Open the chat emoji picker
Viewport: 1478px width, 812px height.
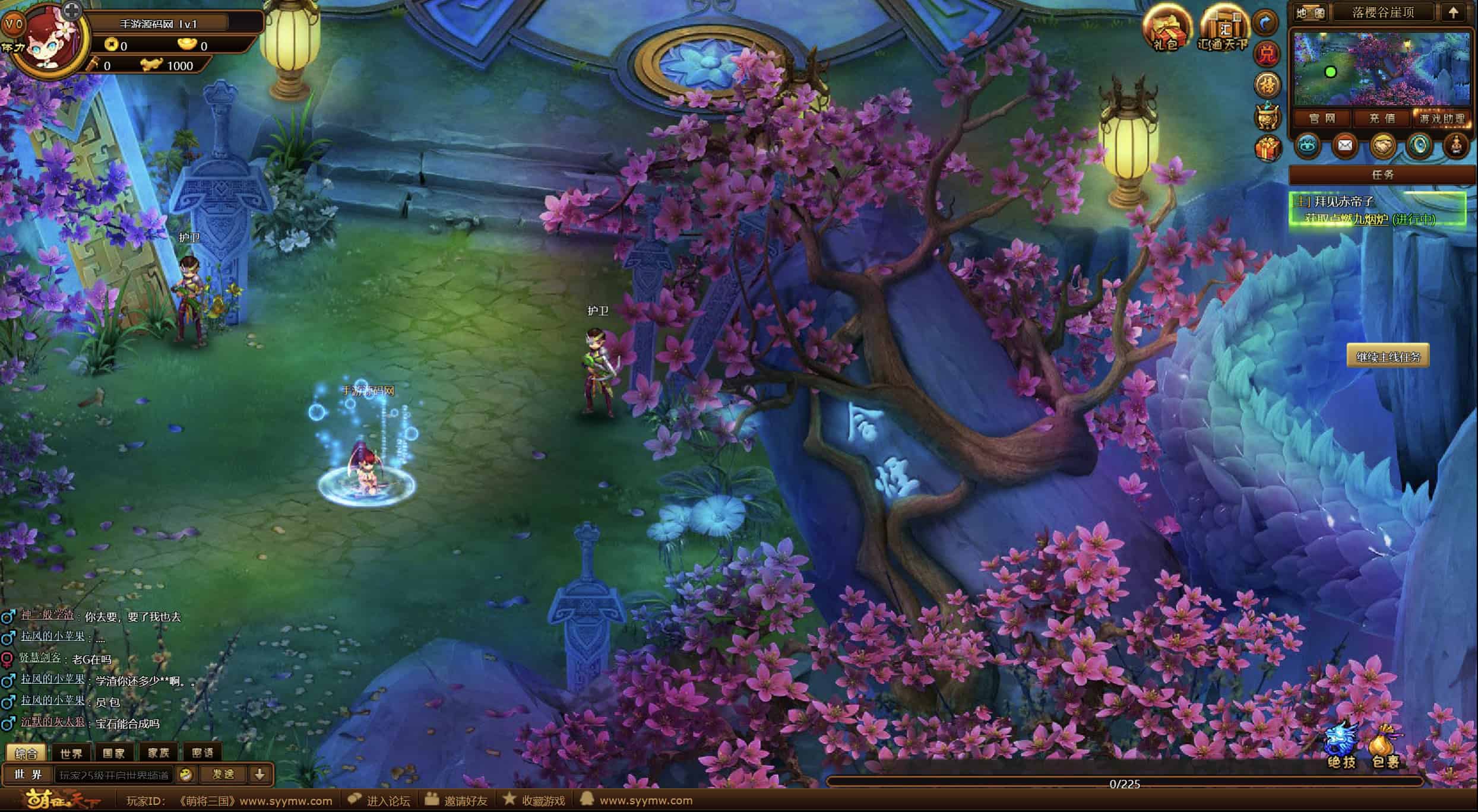point(186,775)
